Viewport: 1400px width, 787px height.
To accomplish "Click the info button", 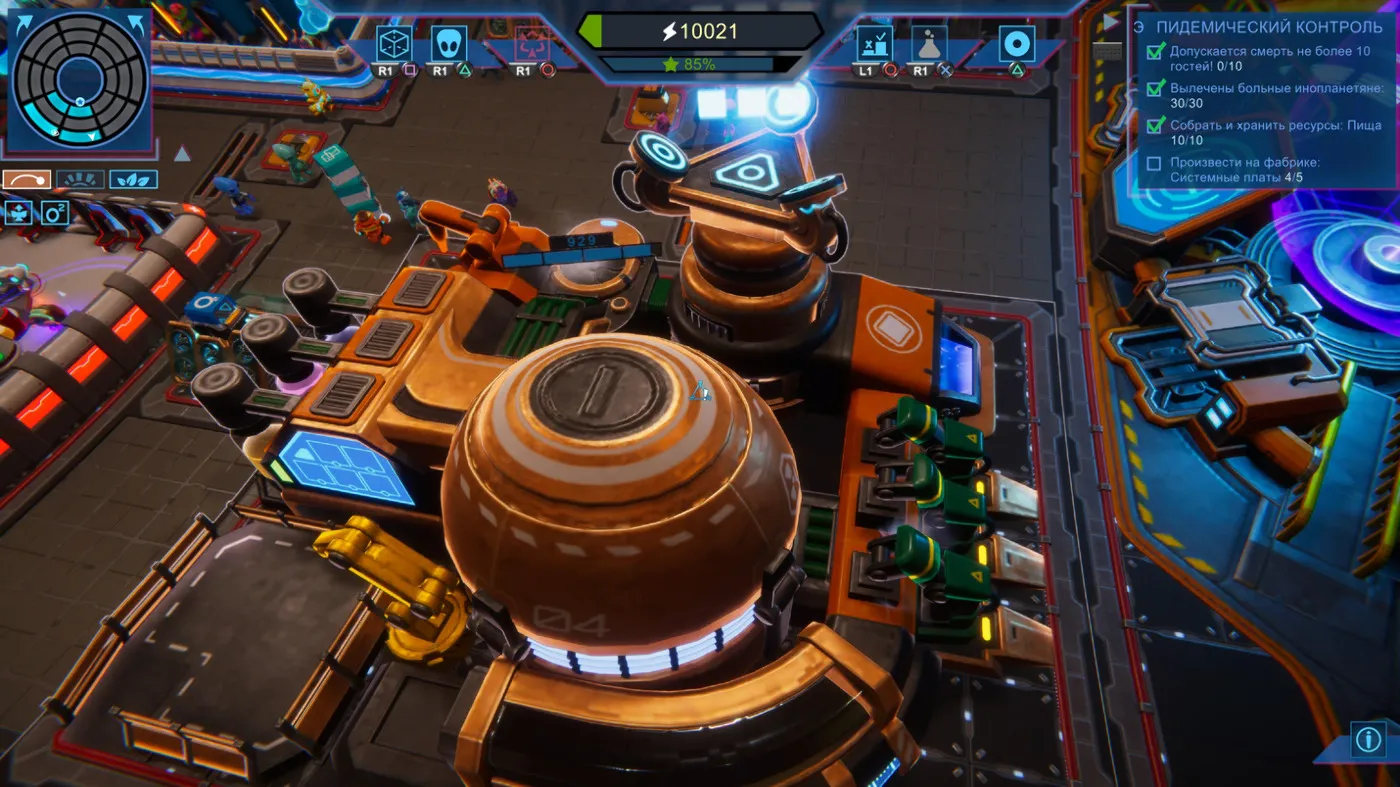I will [1367, 739].
